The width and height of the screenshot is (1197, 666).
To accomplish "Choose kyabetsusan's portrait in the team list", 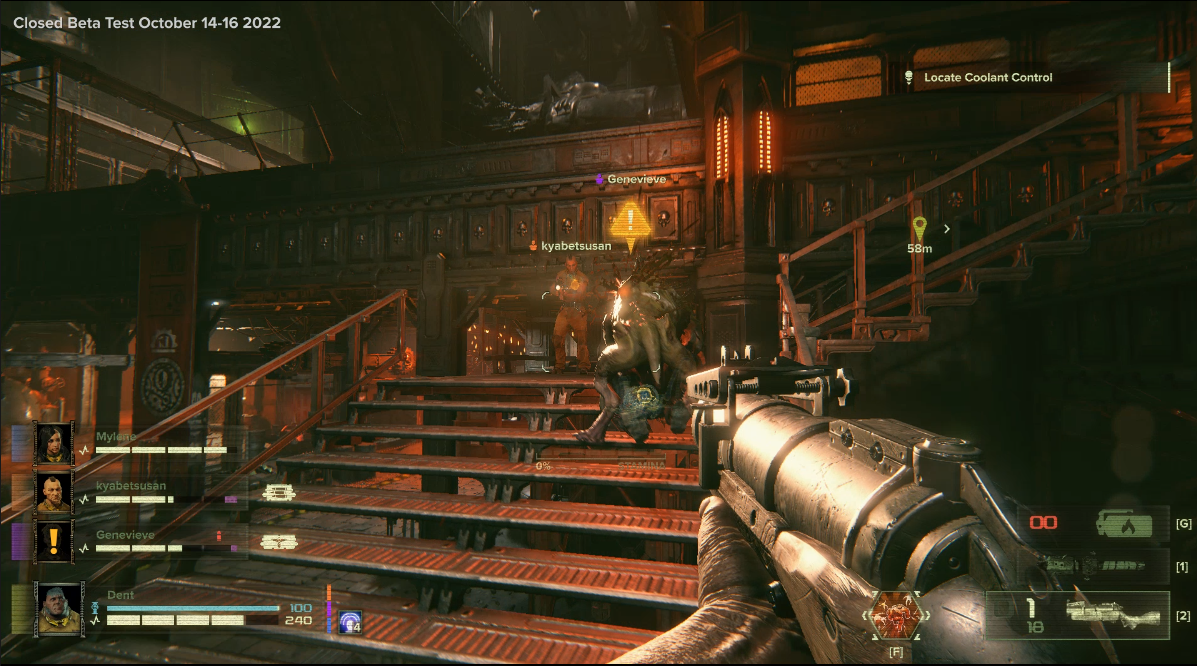I will click(x=53, y=492).
